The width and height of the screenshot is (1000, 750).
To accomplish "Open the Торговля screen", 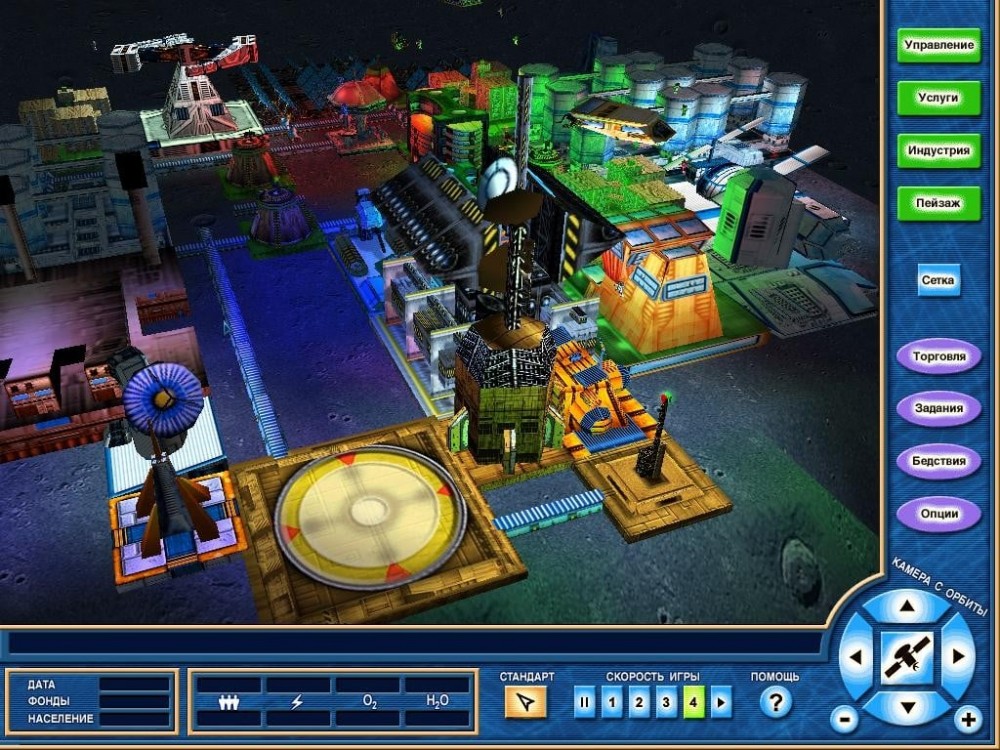I will (x=938, y=356).
